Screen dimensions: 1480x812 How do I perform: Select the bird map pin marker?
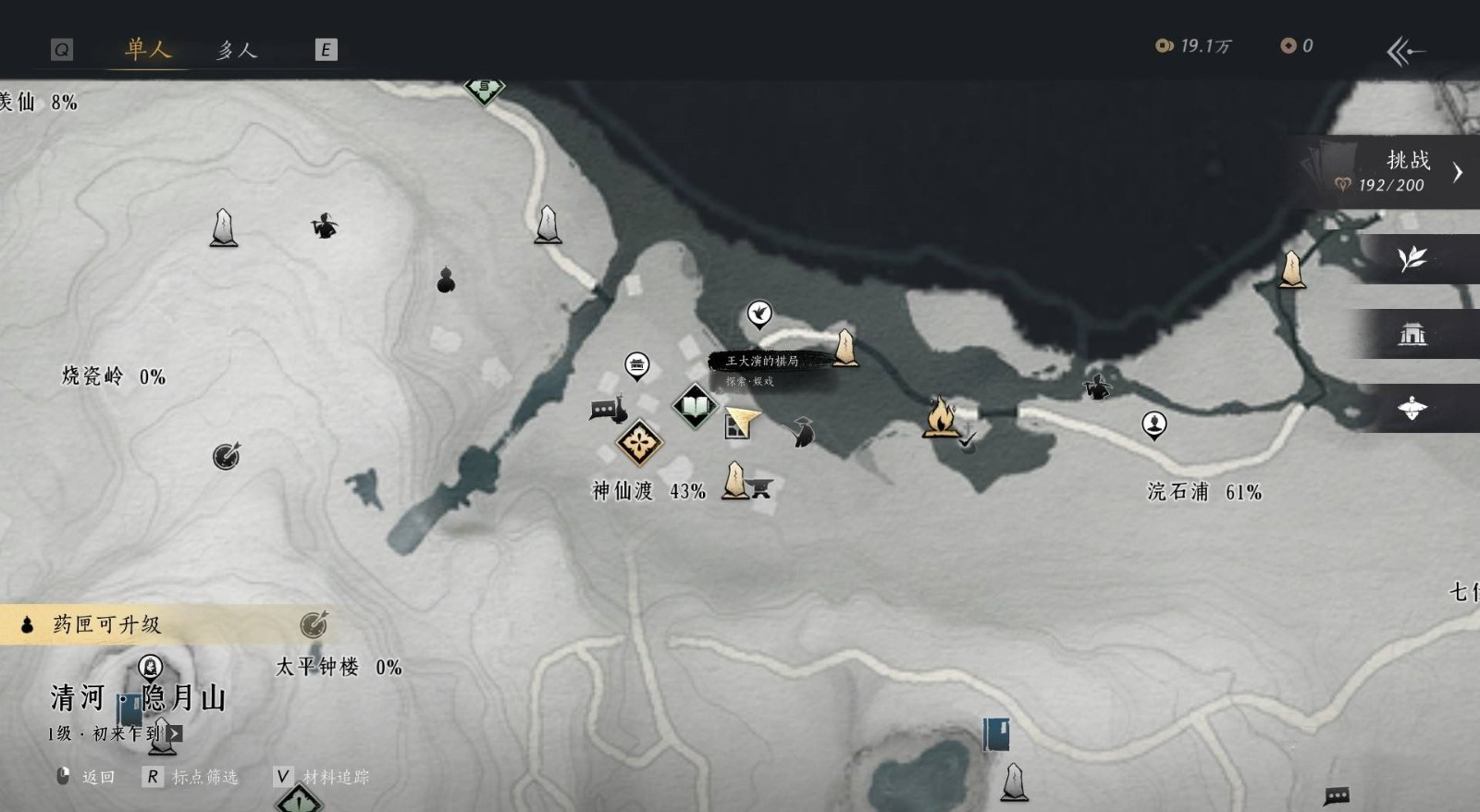pos(759,313)
